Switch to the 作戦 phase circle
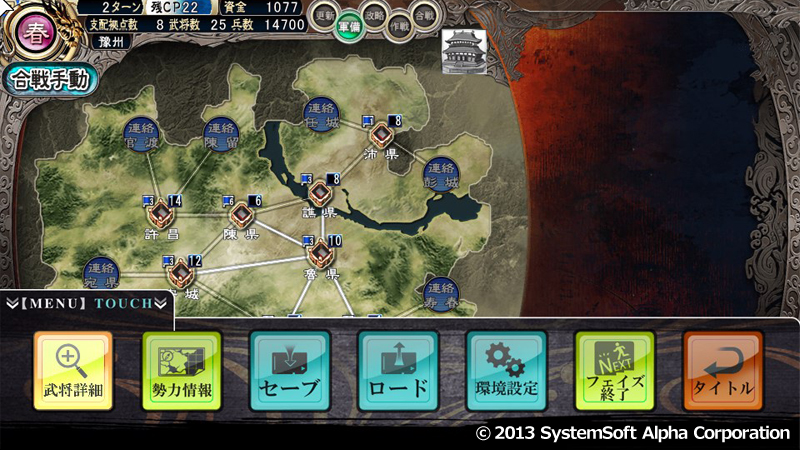Image resolution: width=800 pixels, height=450 pixels. 397,27
